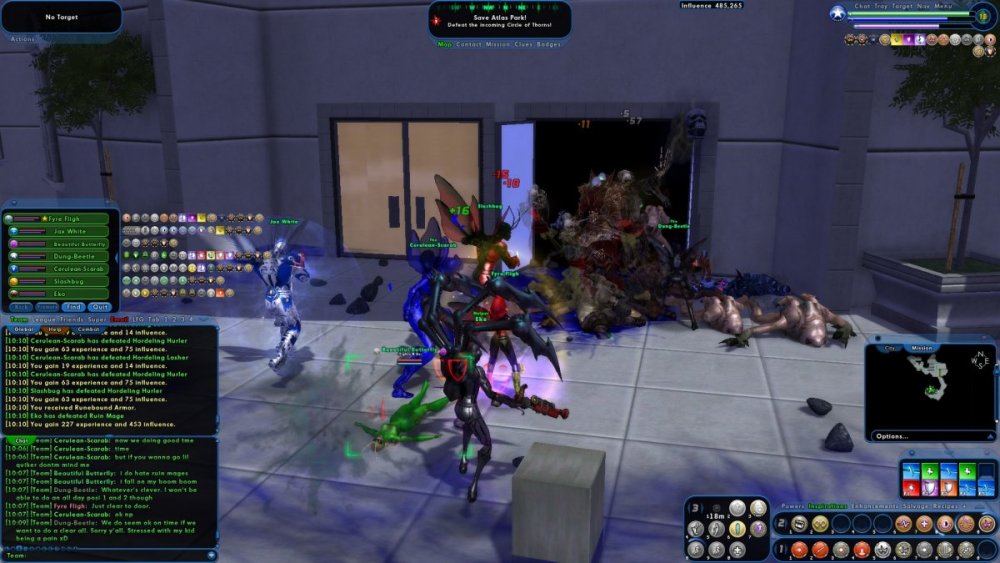Open the Enhancements window
The width and height of the screenshot is (1000, 563).
pos(873,507)
